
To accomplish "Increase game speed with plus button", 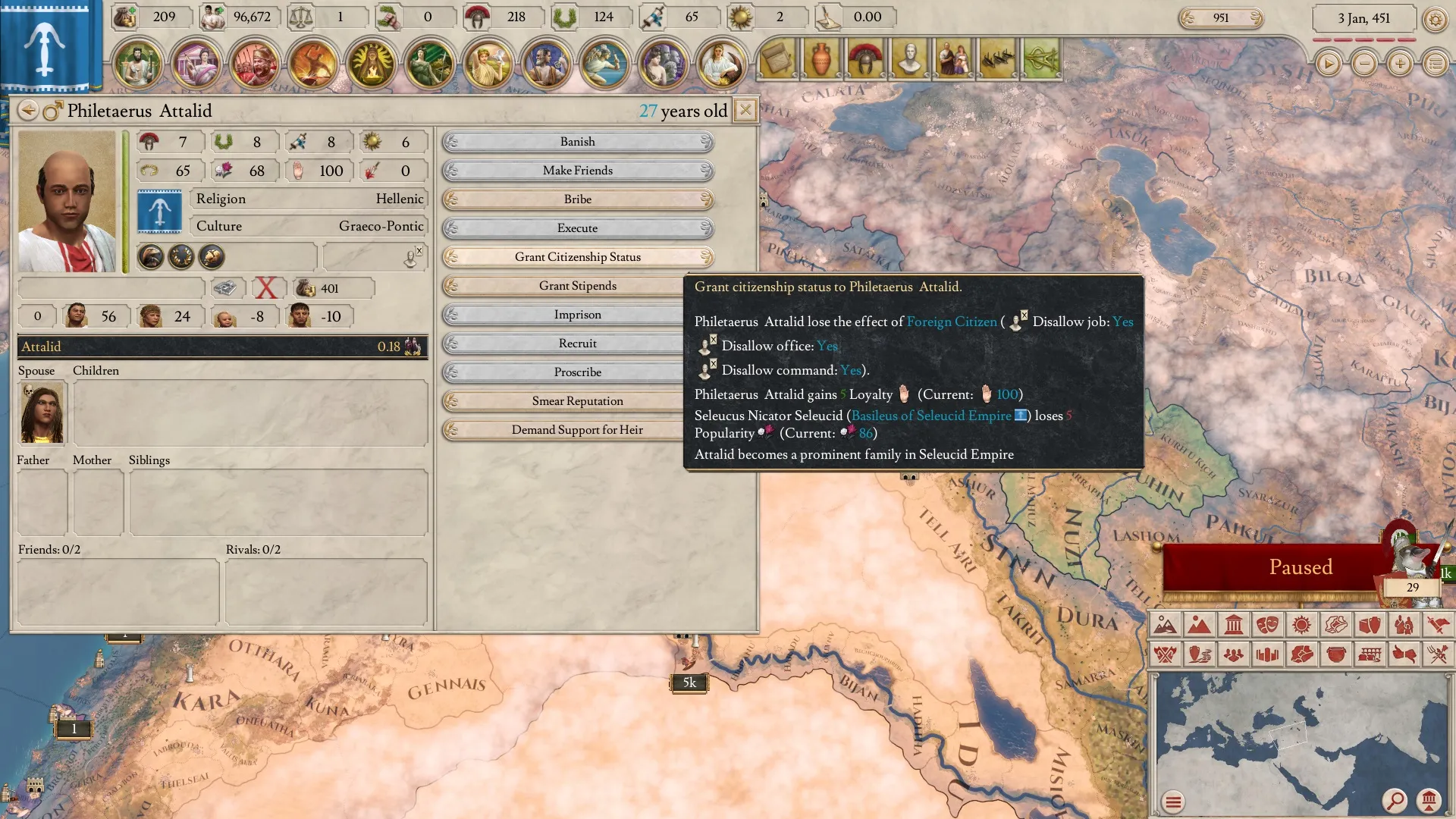I will tap(1400, 64).
